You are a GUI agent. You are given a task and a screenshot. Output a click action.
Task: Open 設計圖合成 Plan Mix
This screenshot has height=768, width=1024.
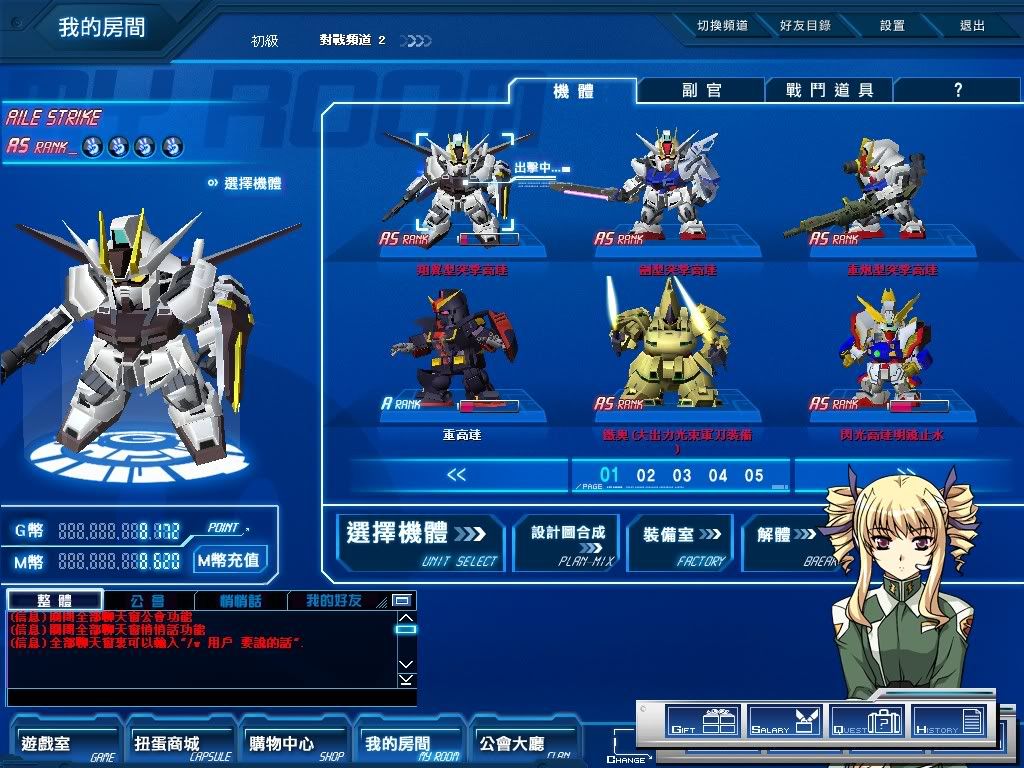coord(567,542)
